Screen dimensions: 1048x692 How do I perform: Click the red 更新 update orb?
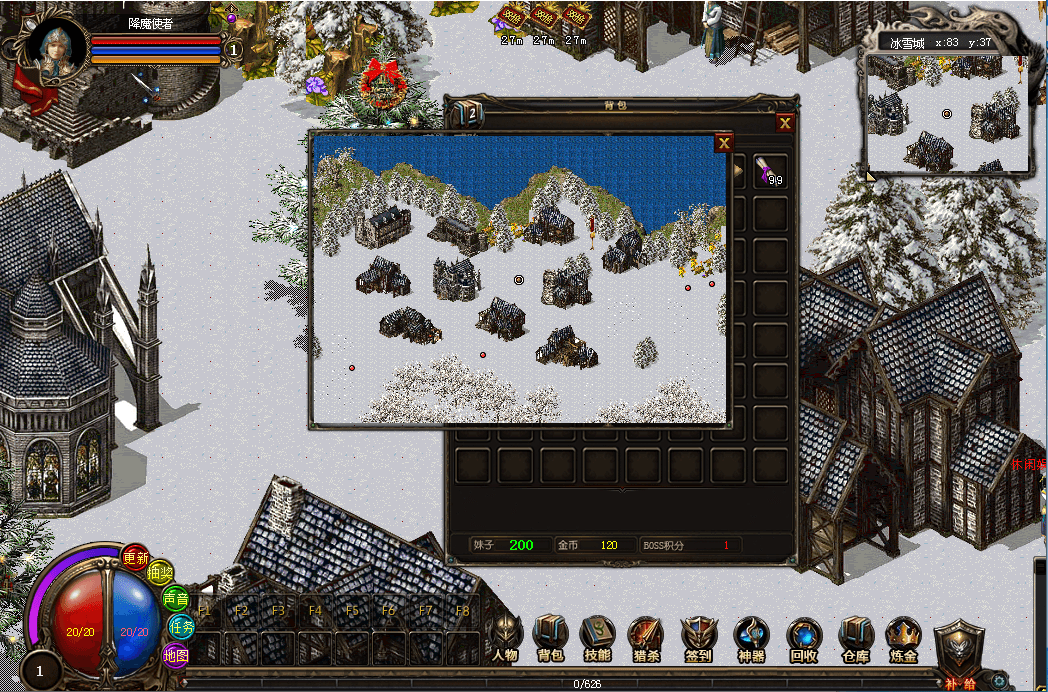click(136, 558)
